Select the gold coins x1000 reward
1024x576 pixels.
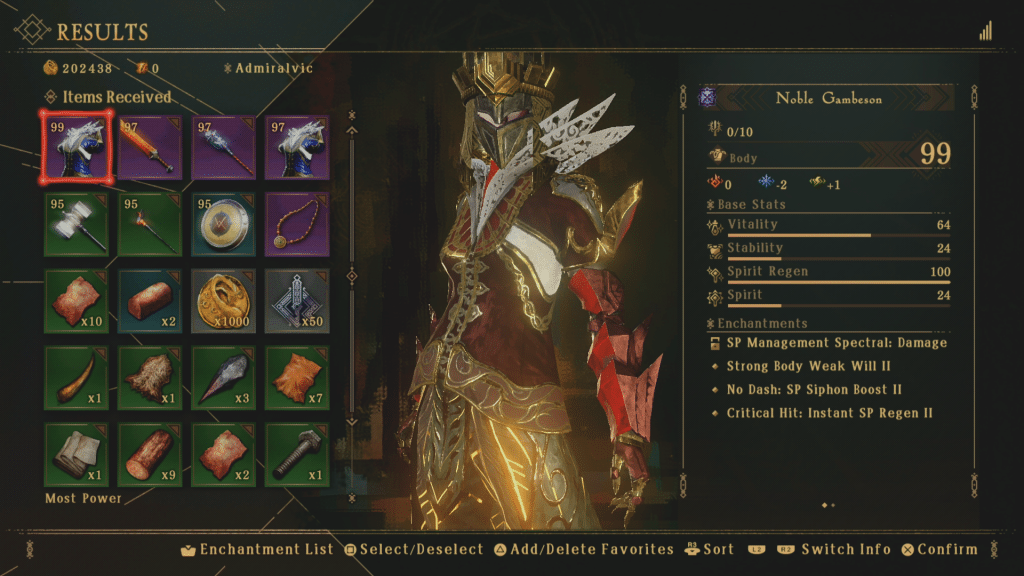(x=223, y=301)
